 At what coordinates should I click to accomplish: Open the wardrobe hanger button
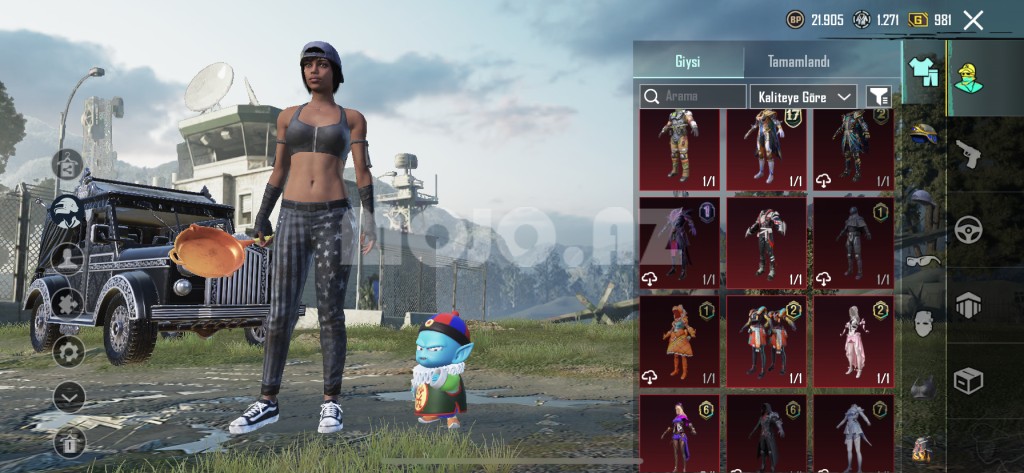click(67, 162)
